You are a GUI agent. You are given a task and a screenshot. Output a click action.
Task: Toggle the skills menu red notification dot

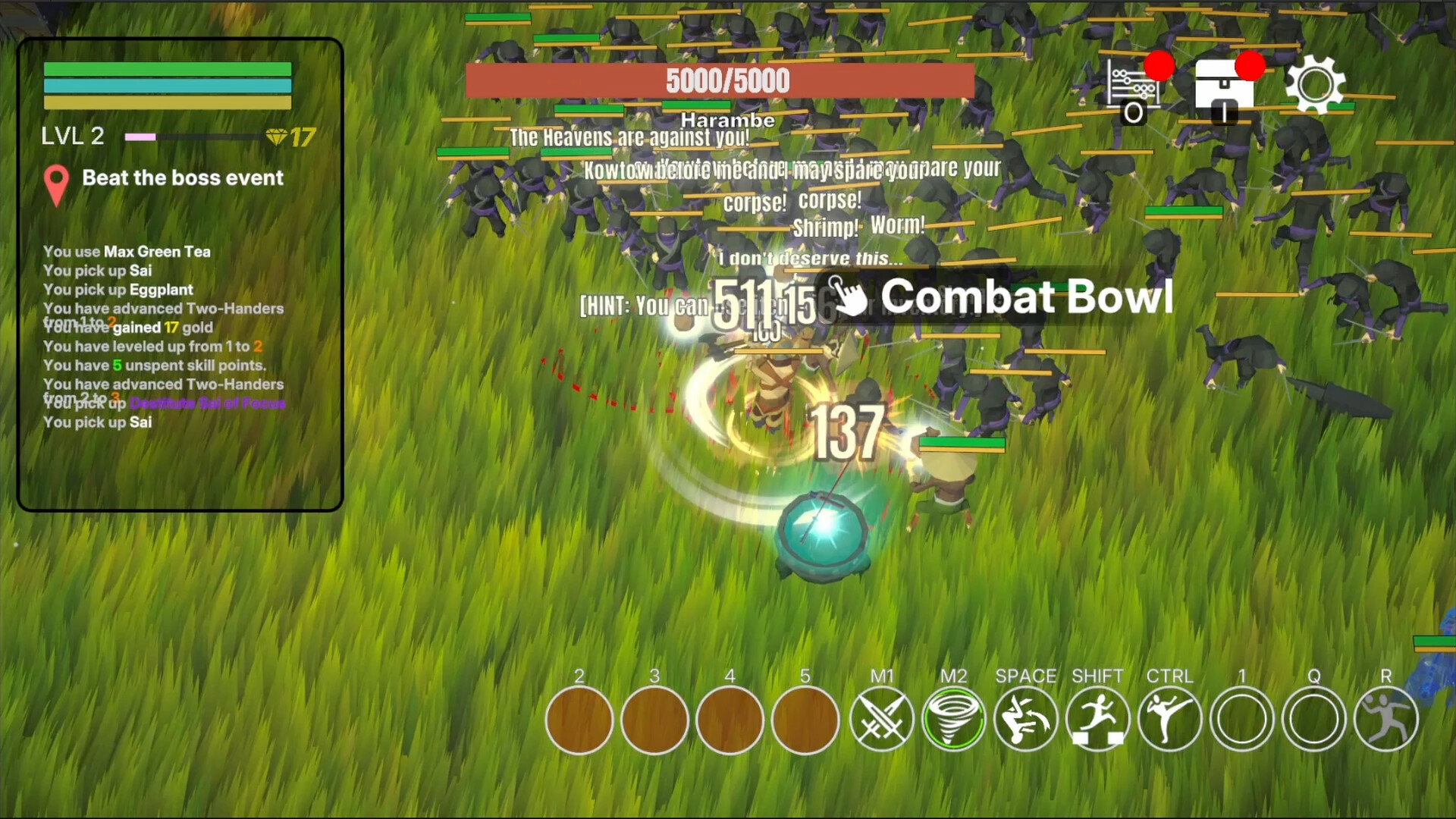tap(1158, 66)
